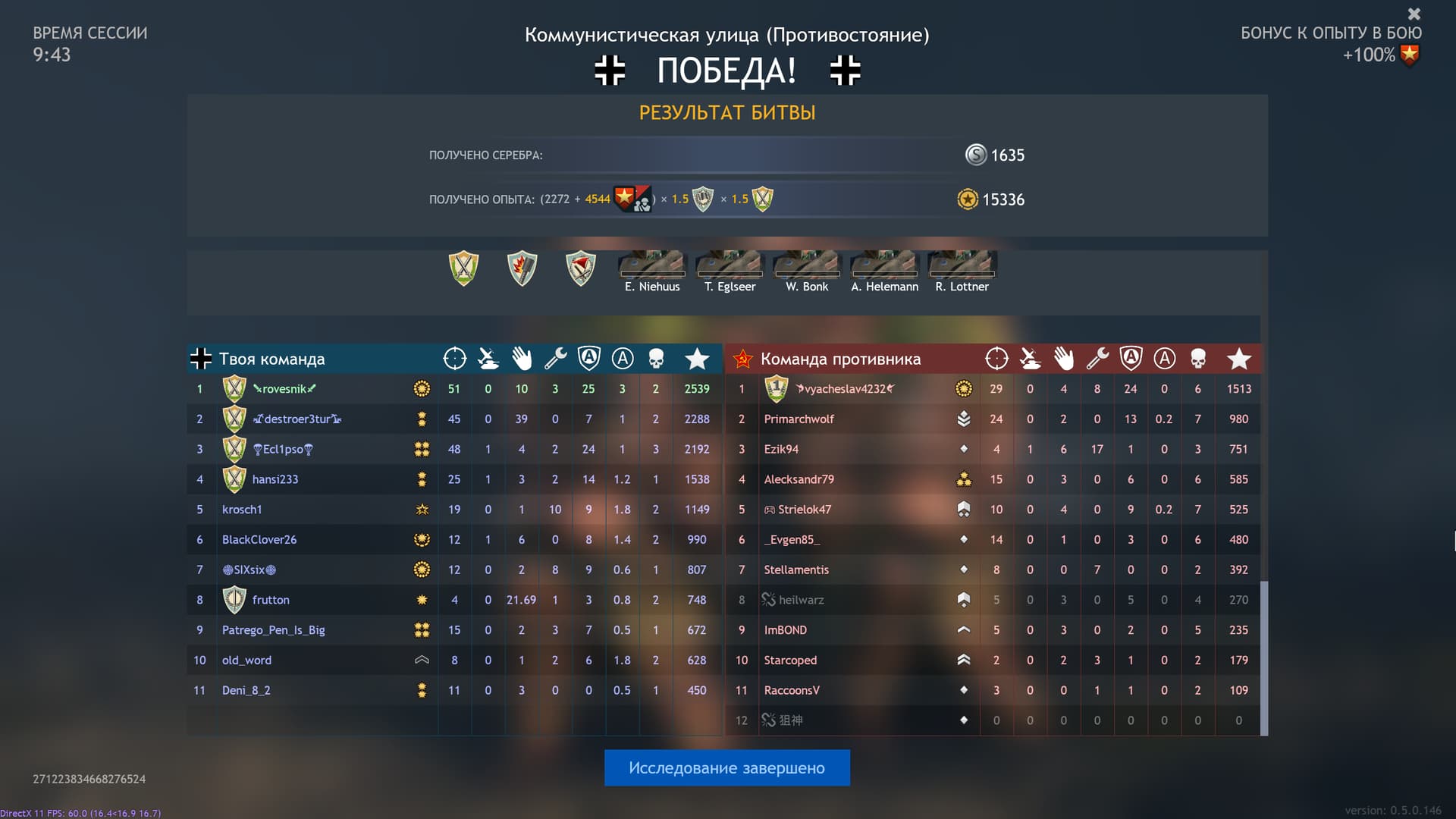The image size is (1456, 819).
Task: Close the battle results screen
Action: (1414, 14)
